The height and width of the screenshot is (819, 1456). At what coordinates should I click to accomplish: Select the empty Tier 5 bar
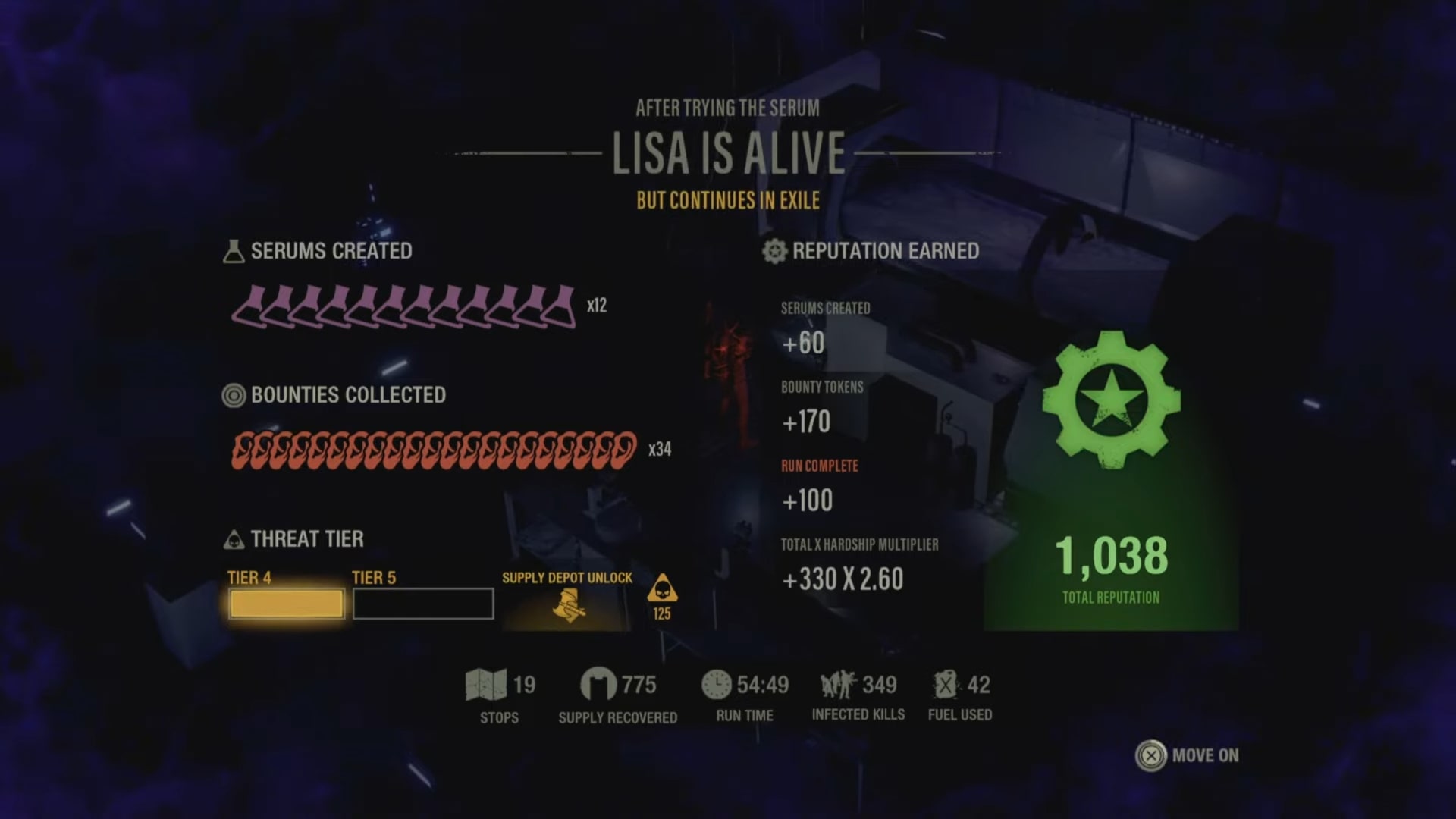click(x=422, y=603)
